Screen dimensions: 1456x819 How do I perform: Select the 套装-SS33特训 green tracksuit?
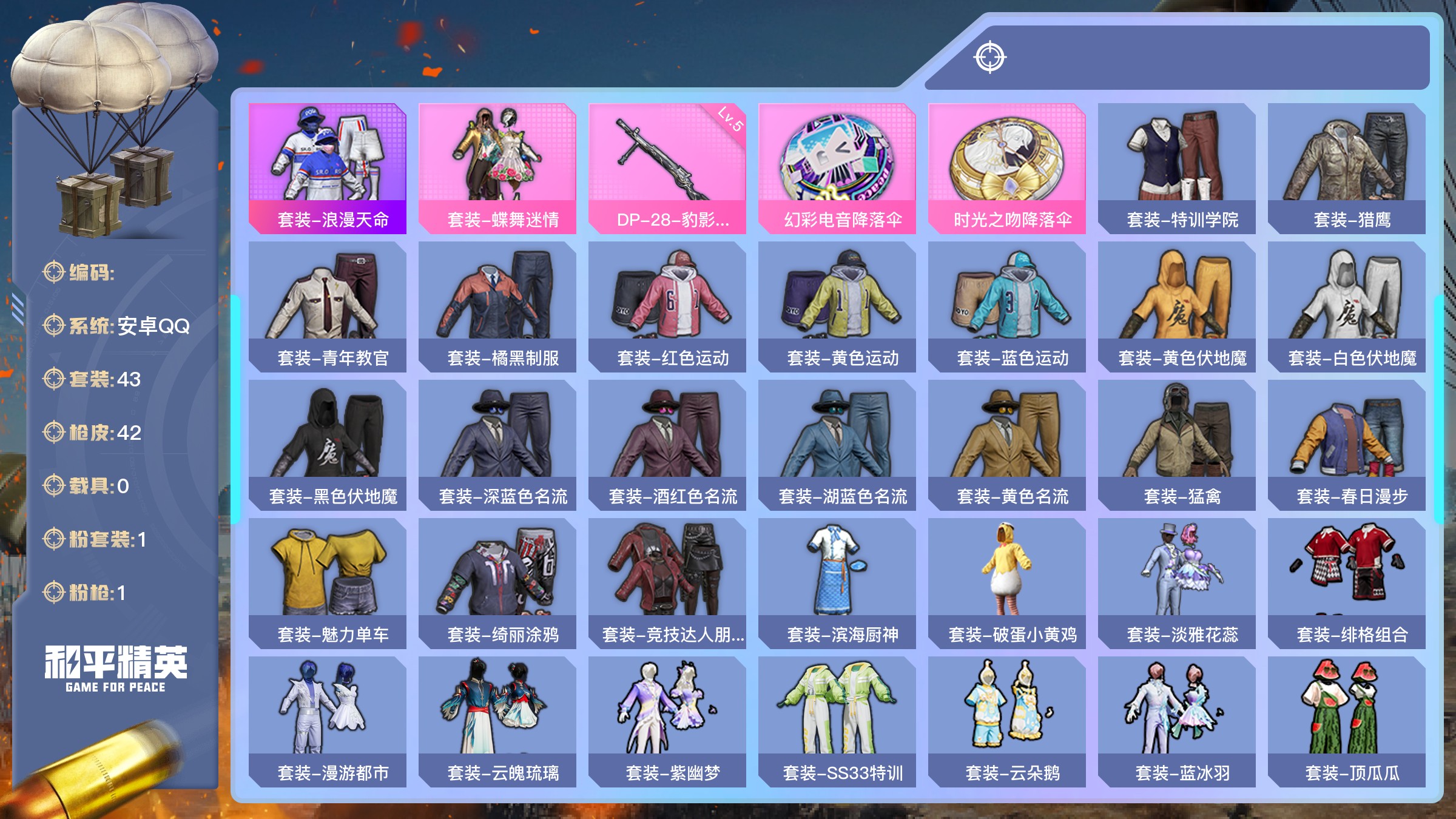coord(837,721)
